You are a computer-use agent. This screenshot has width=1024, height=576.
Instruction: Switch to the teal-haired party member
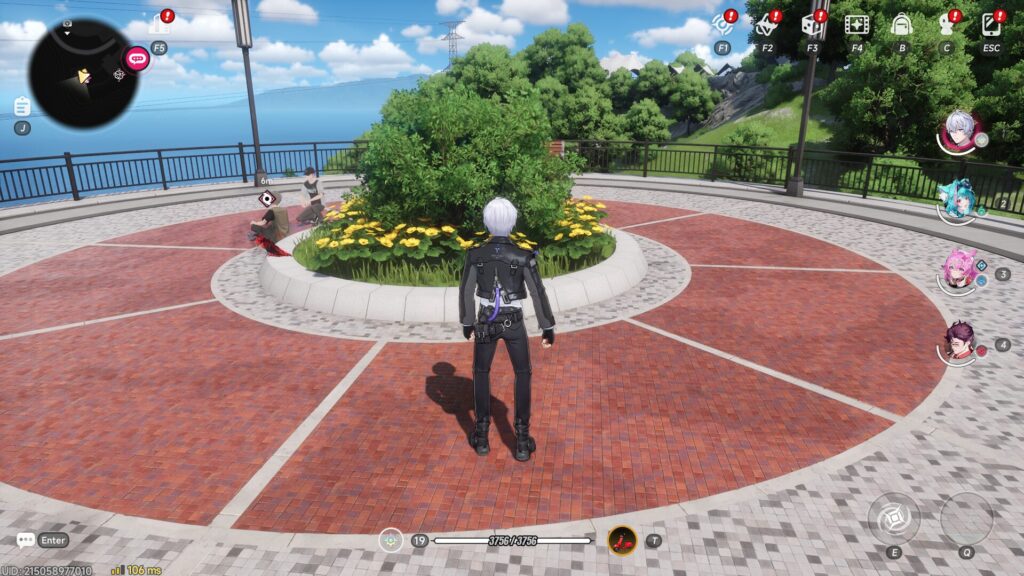960,200
